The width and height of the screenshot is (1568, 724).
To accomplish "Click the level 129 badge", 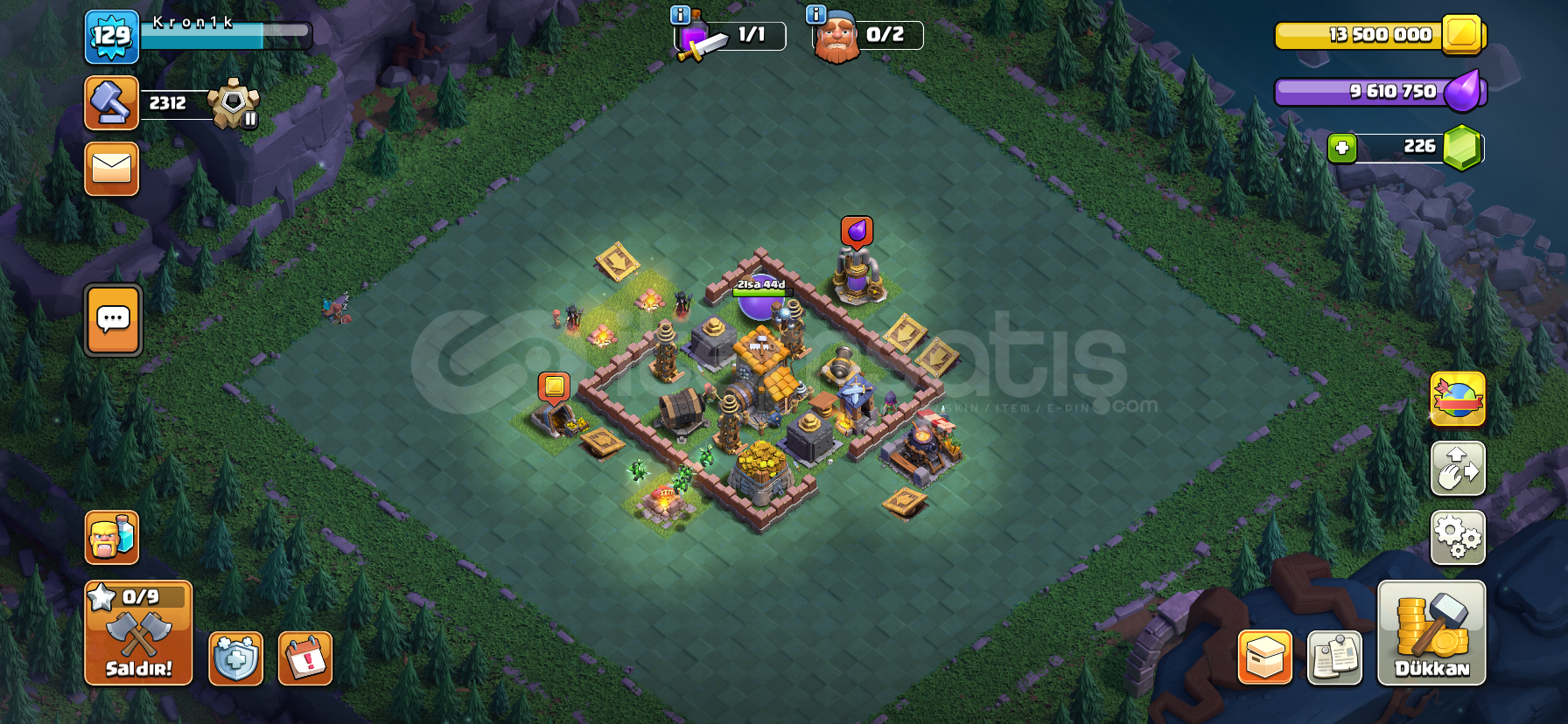I will (113, 37).
